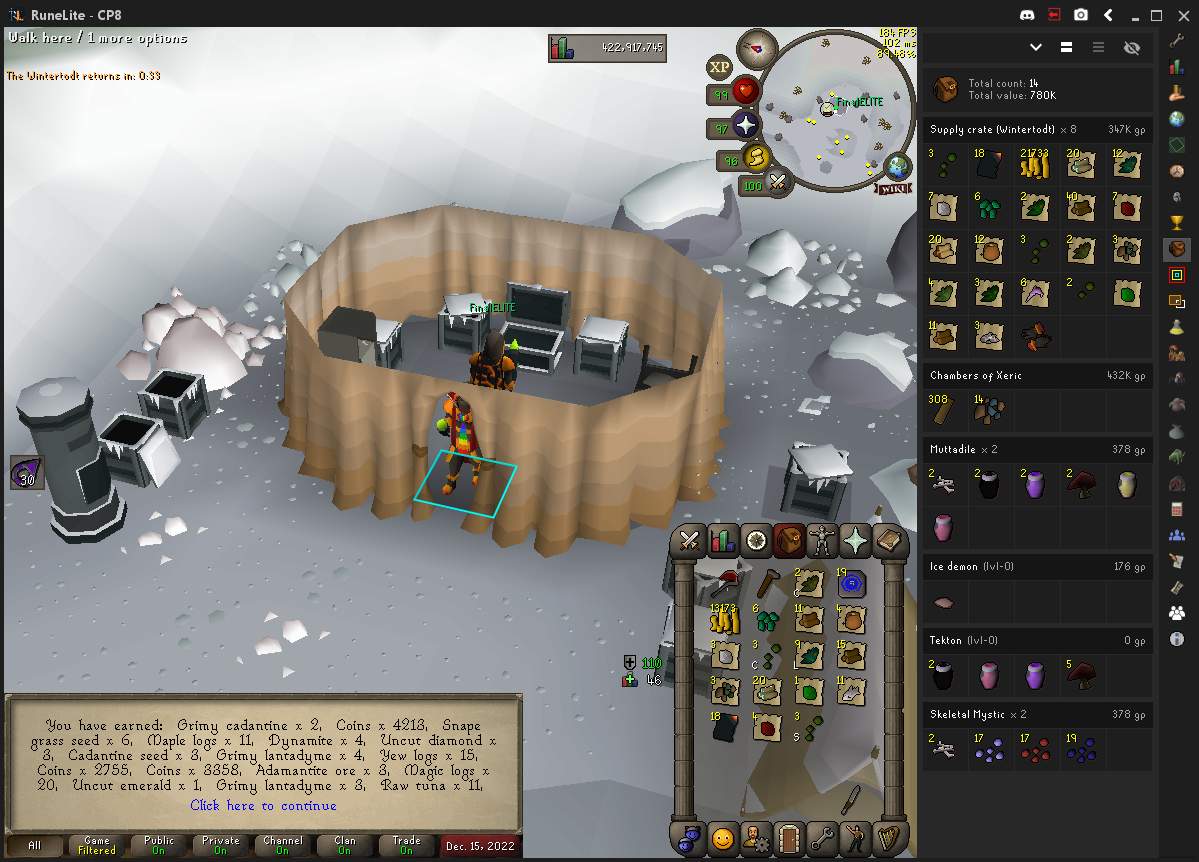Show the Prayer tab
The width and height of the screenshot is (1199, 862).
pyautogui.click(x=856, y=541)
